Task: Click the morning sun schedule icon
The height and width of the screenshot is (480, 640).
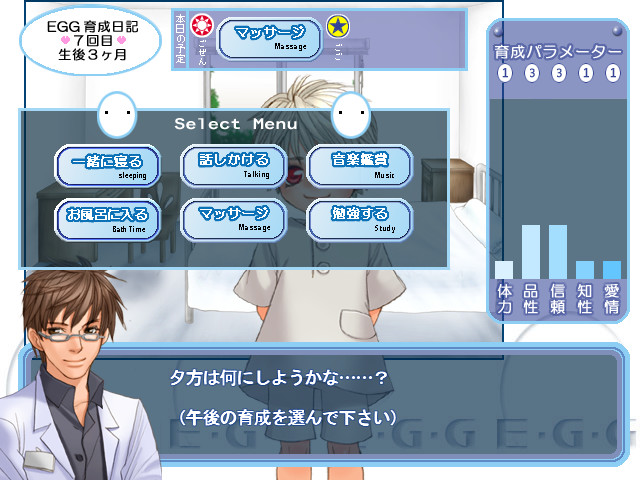Action: [x=202, y=26]
